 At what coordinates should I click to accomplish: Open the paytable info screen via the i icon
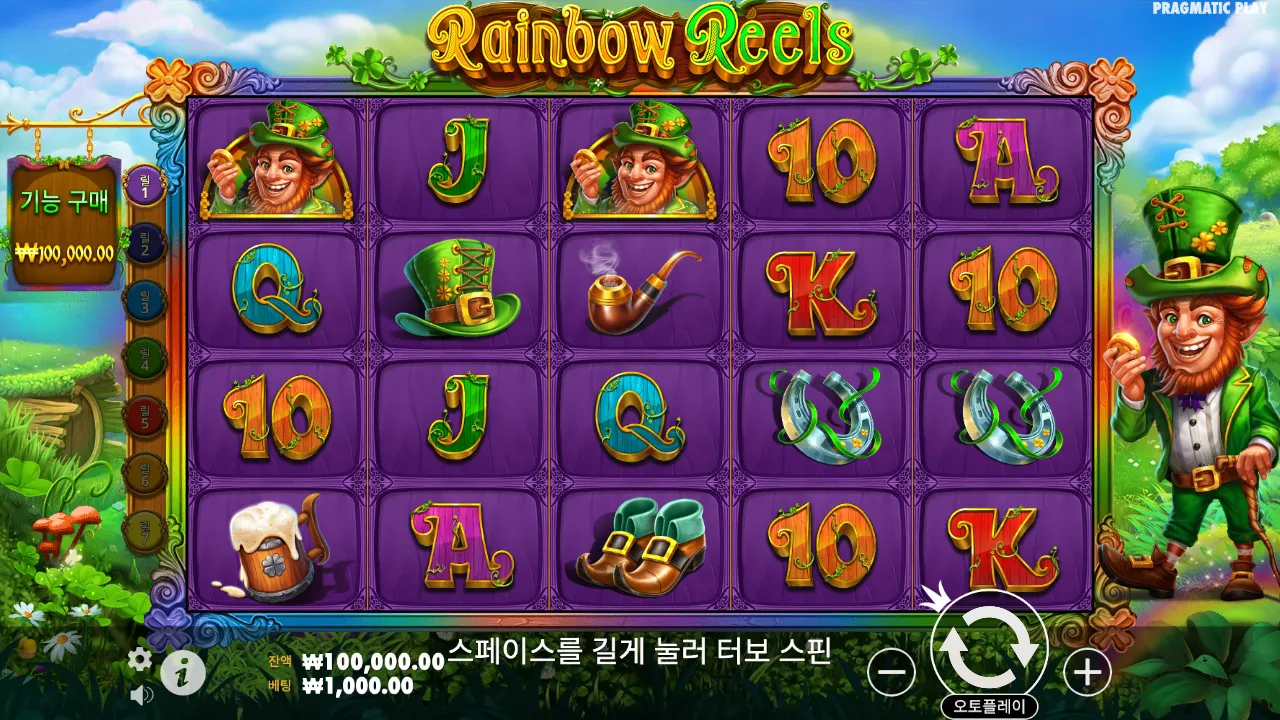[x=180, y=672]
